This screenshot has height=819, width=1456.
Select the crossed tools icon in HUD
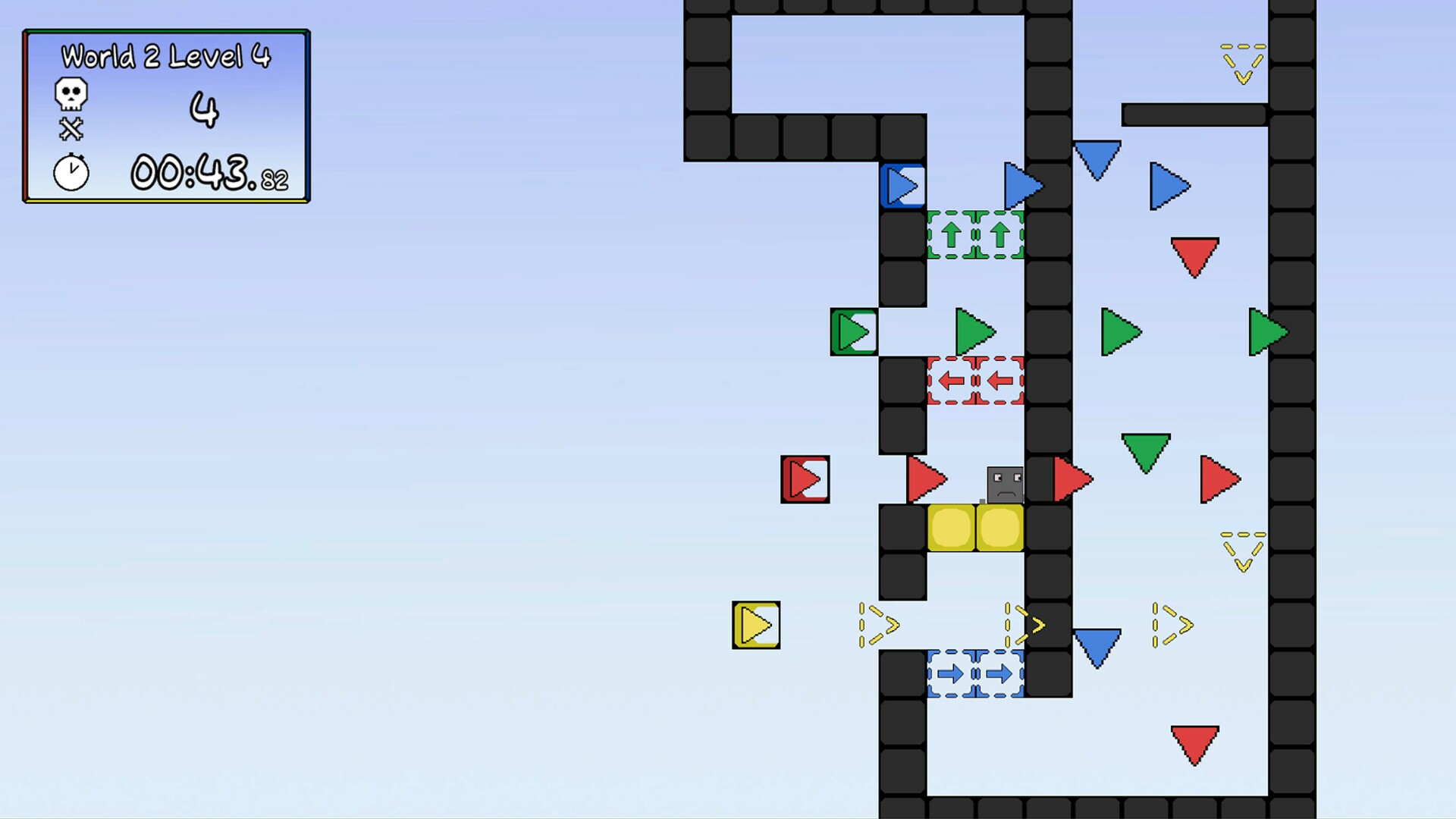70,129
